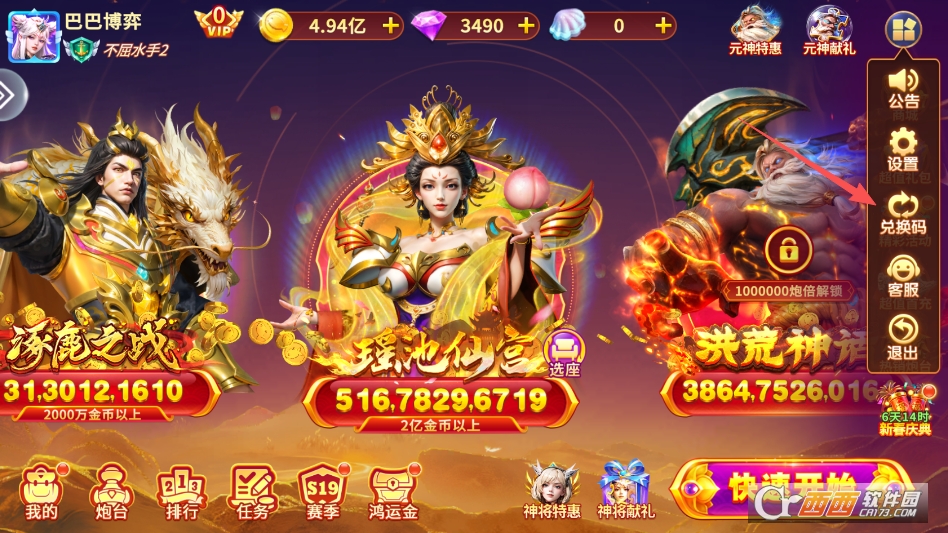This screenshot has width=948, height=533.
Task: Add shells with the plus button
Action: click(x=663, y=26)
